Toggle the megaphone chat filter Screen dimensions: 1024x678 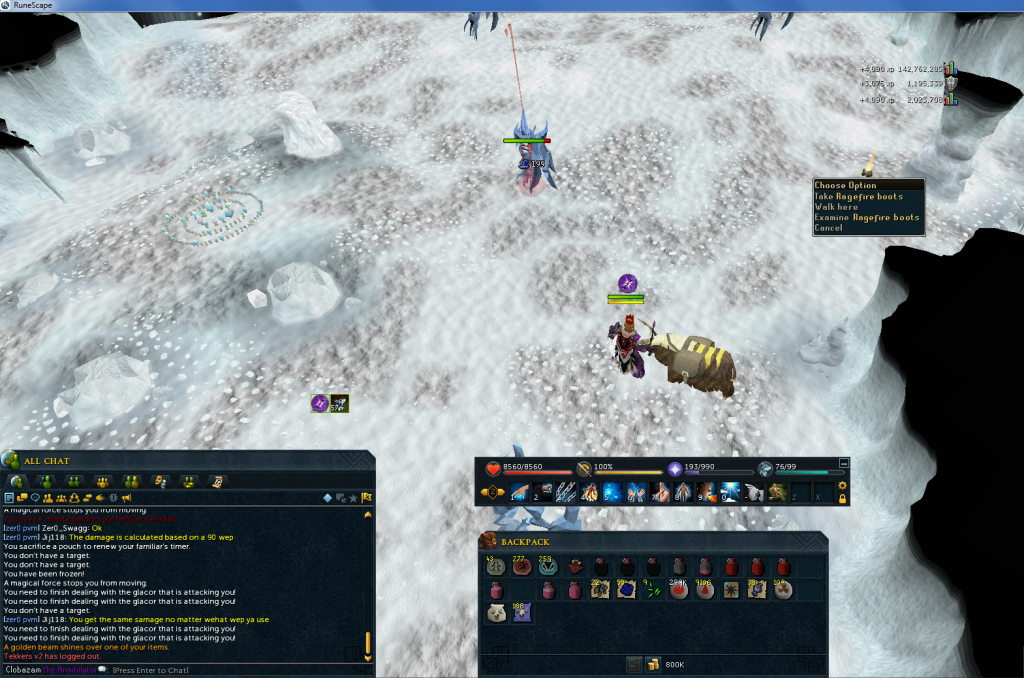point(126,497)
